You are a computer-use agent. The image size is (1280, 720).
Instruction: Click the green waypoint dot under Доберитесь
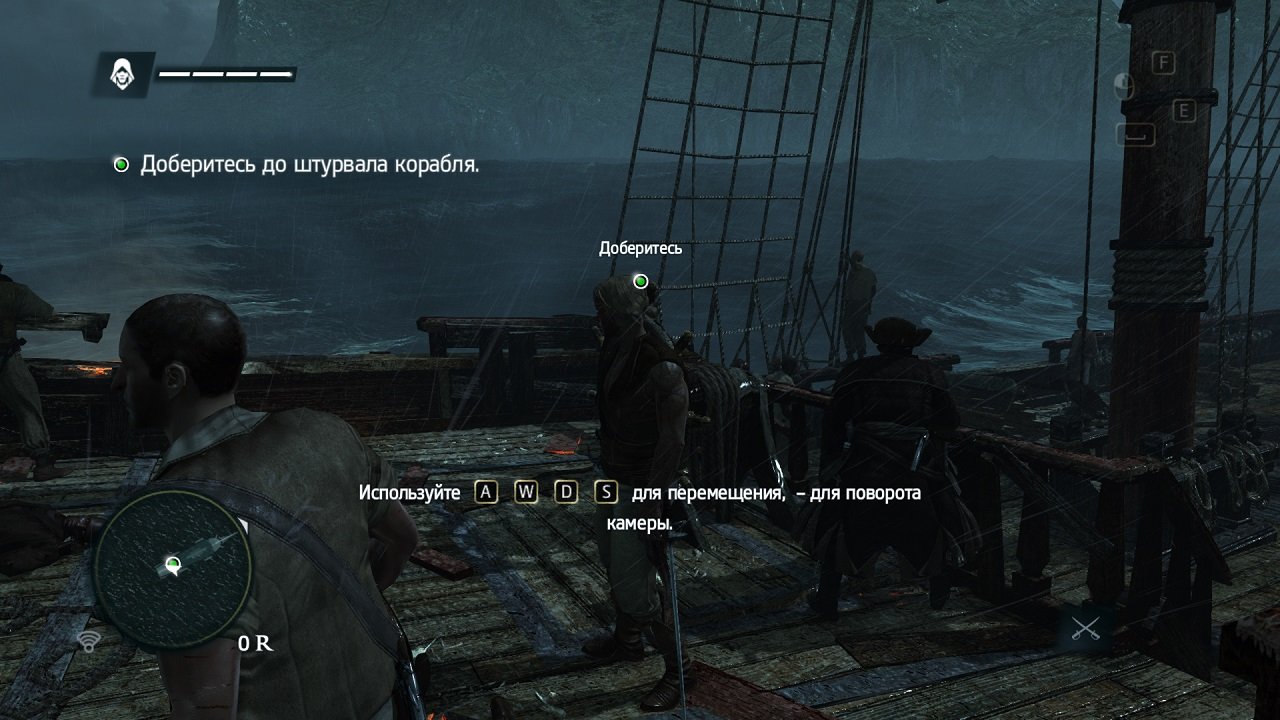(x=640, y=281)
